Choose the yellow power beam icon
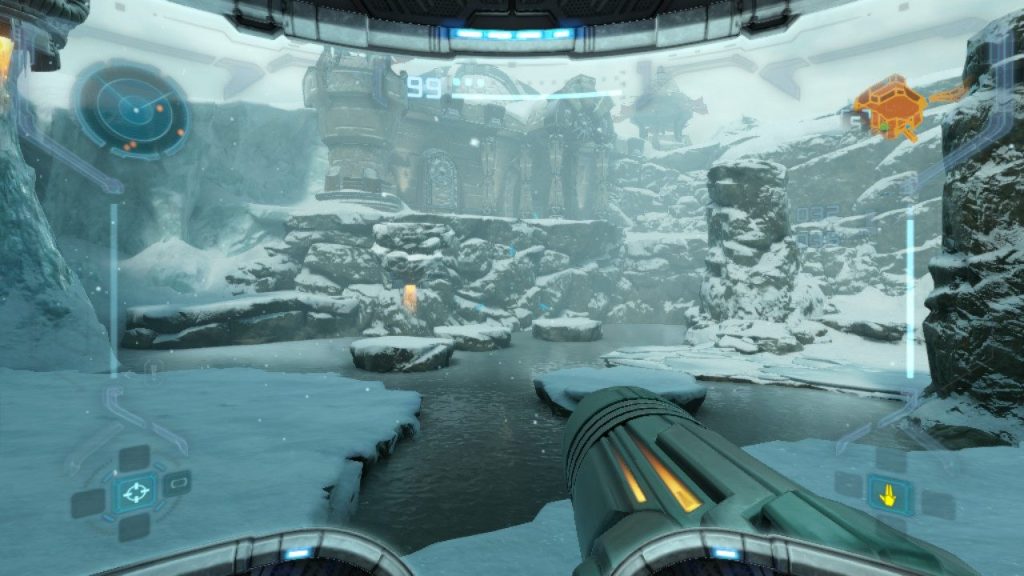Screen dimensions: 1024x576 click(886, 492)
